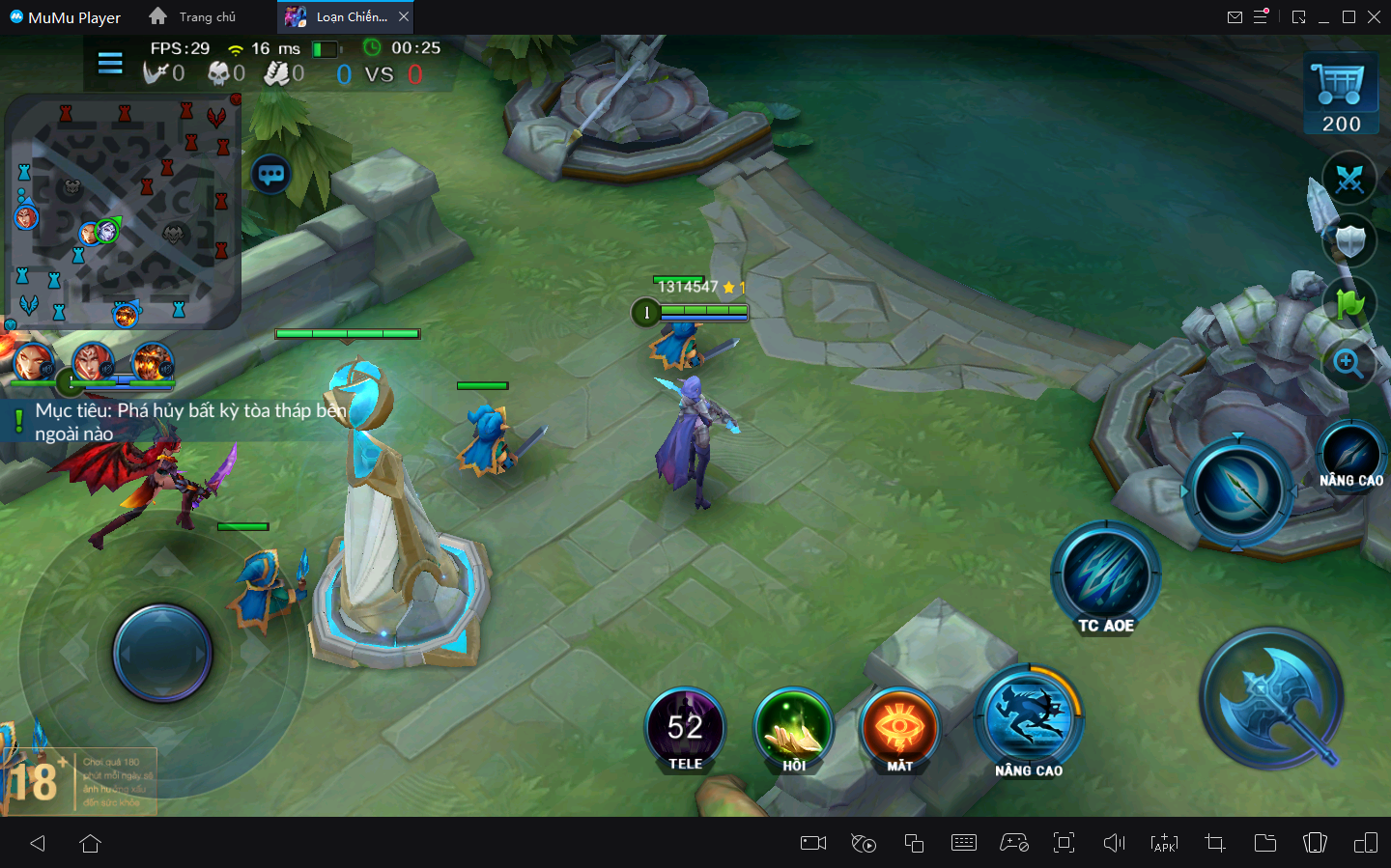Screen dimensions: 1391x868
Task: Select the crossed swords attack signal
Action: (x=1348, y=180)
